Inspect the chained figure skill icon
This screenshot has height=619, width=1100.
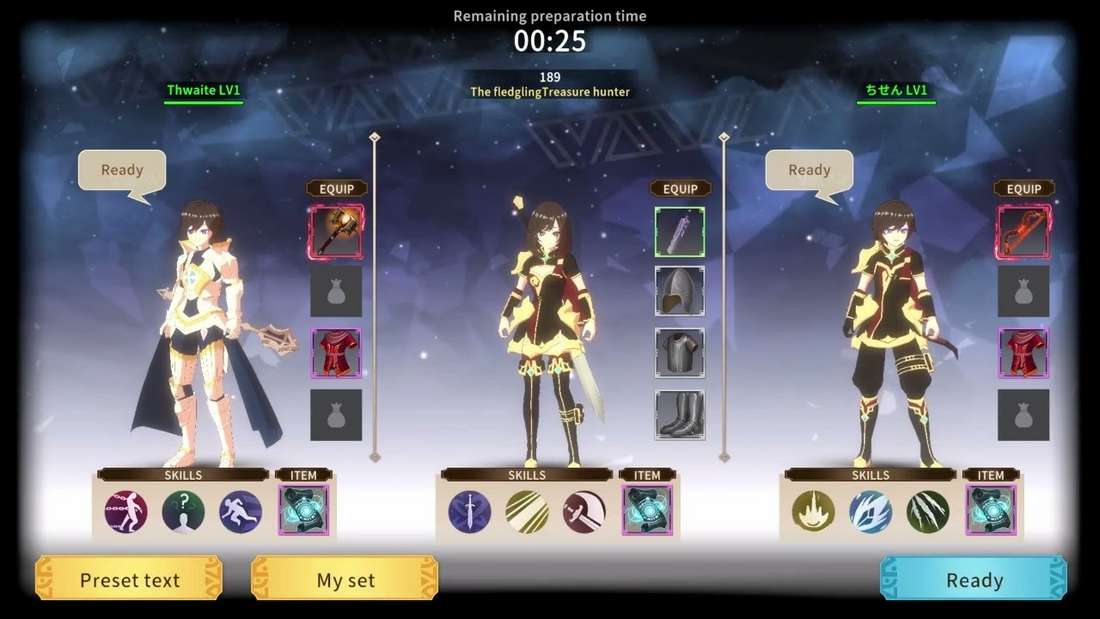(x=126, y=511)
